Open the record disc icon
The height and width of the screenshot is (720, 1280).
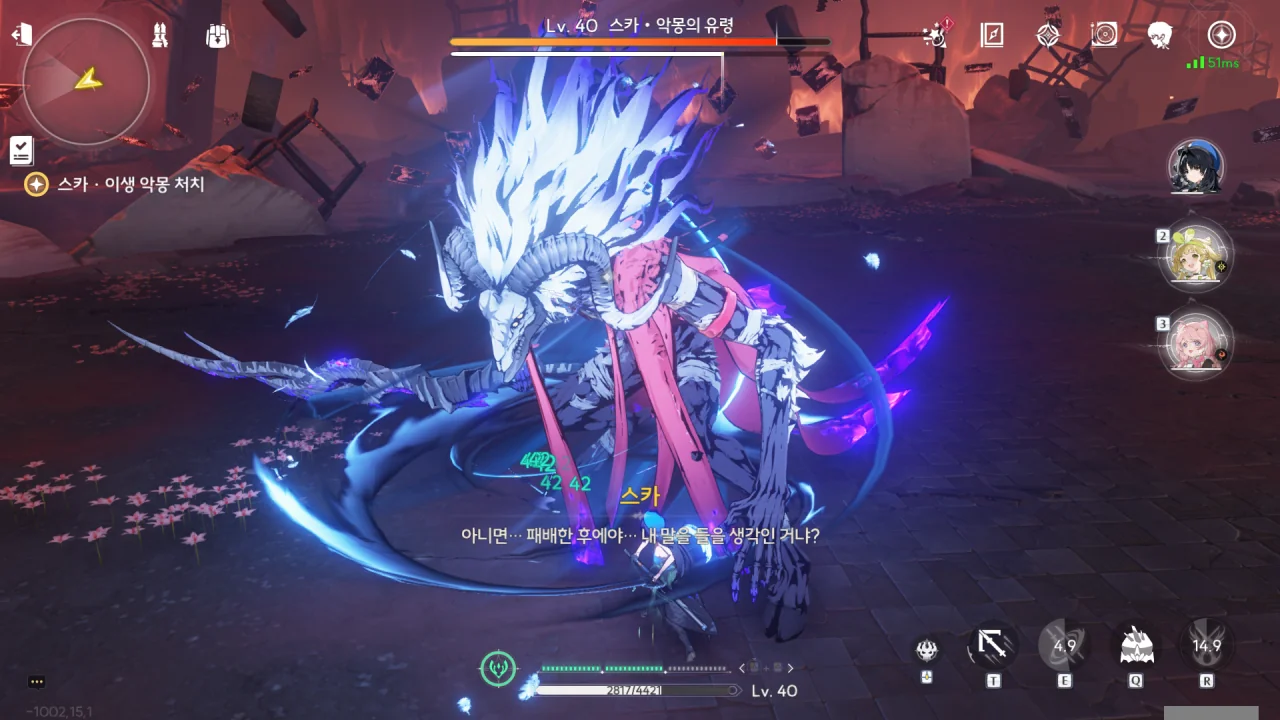coord(1104,35)
